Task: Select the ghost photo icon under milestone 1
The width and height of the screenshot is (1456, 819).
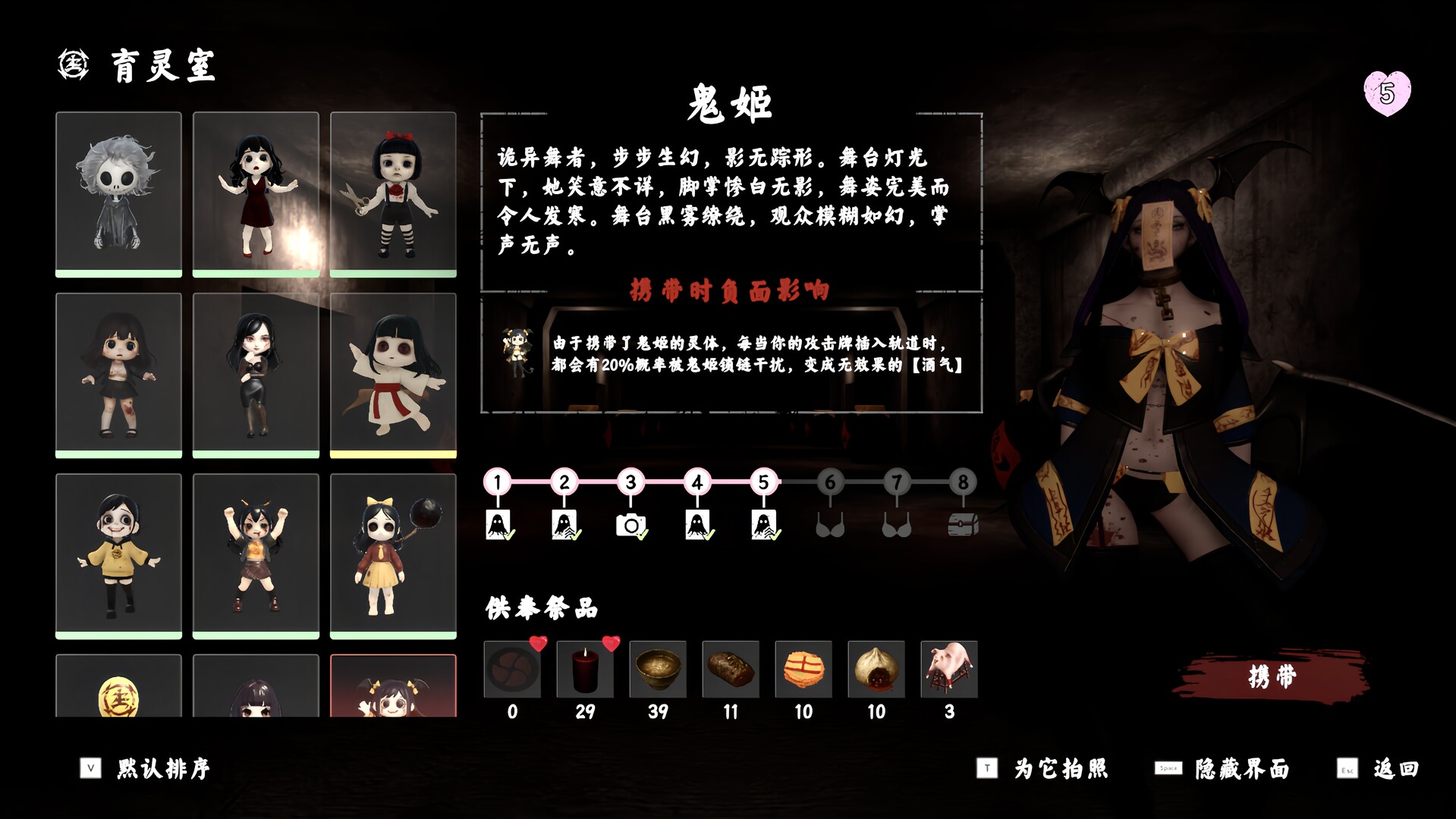Action: (x=497, y=525)
